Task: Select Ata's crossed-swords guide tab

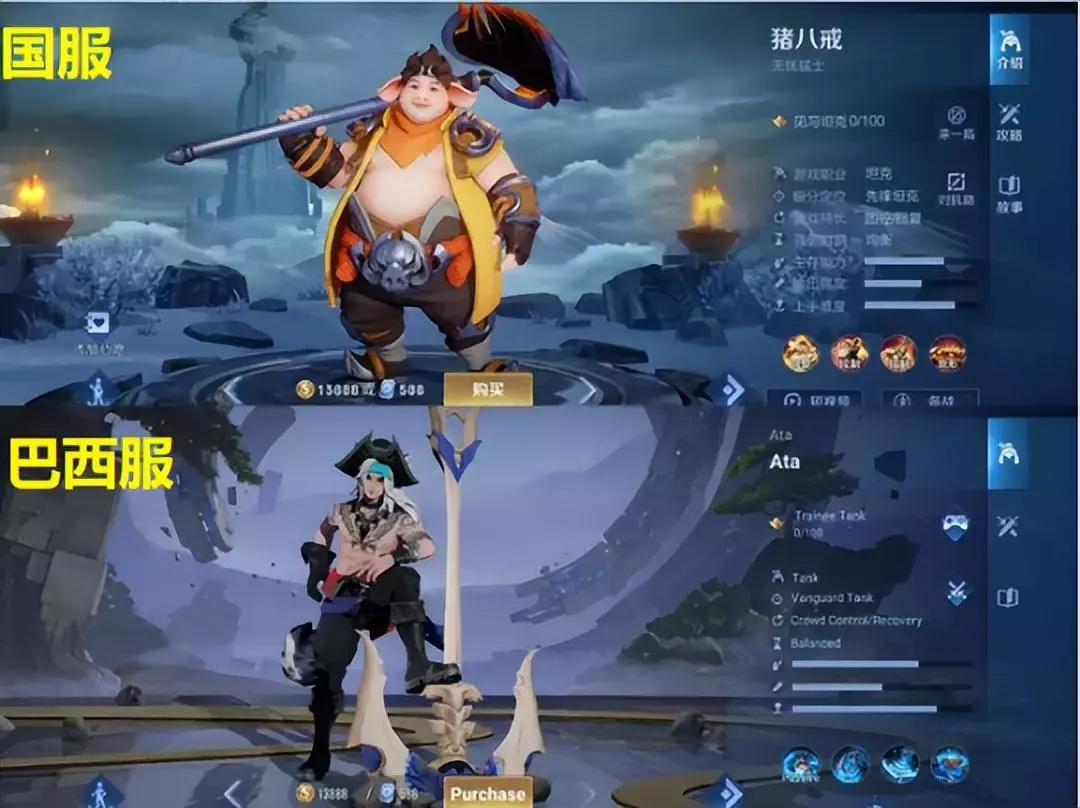Action: pos(1008,526)
